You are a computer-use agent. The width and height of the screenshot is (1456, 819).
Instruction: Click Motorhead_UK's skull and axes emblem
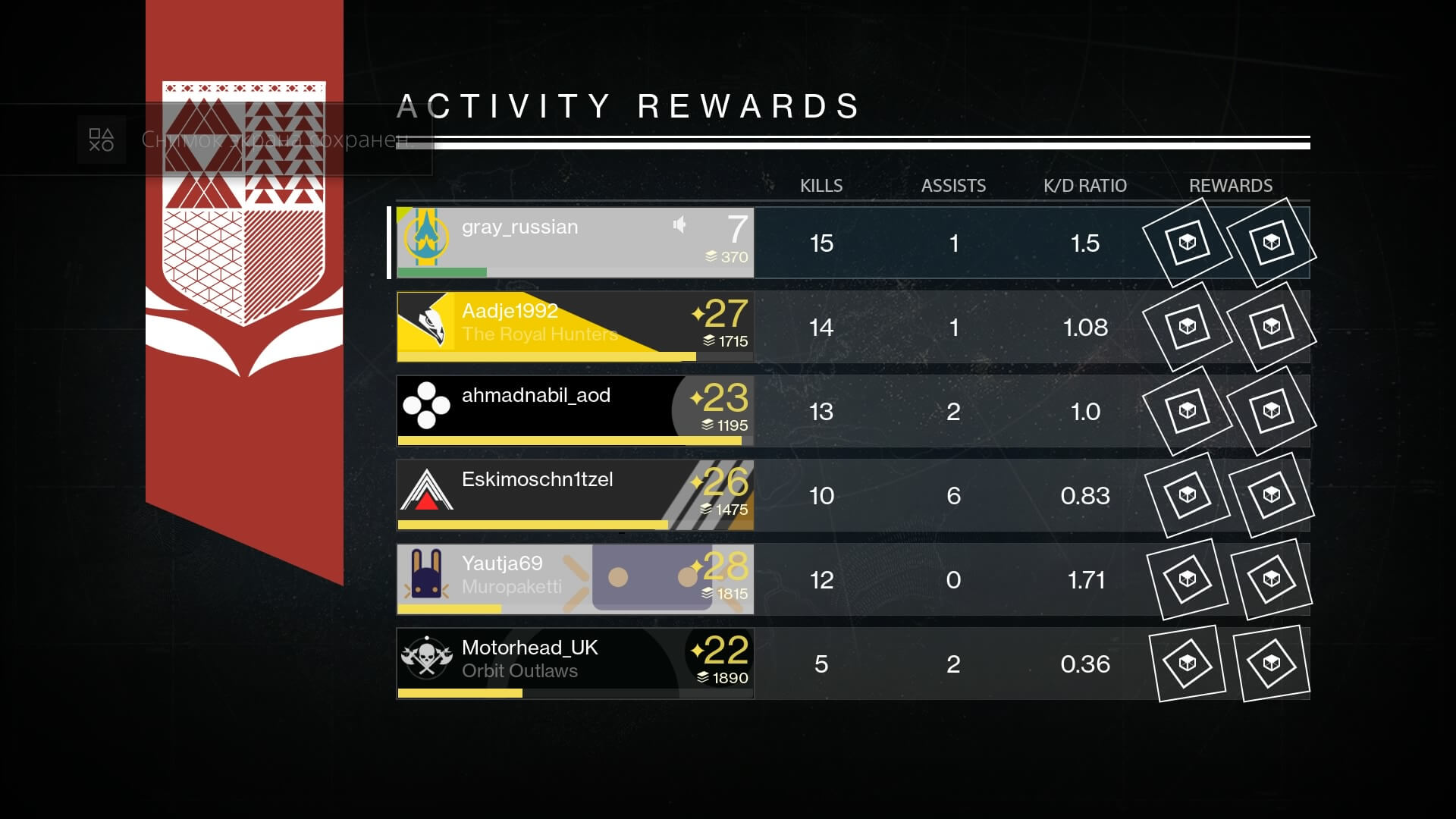coord(427,657)
